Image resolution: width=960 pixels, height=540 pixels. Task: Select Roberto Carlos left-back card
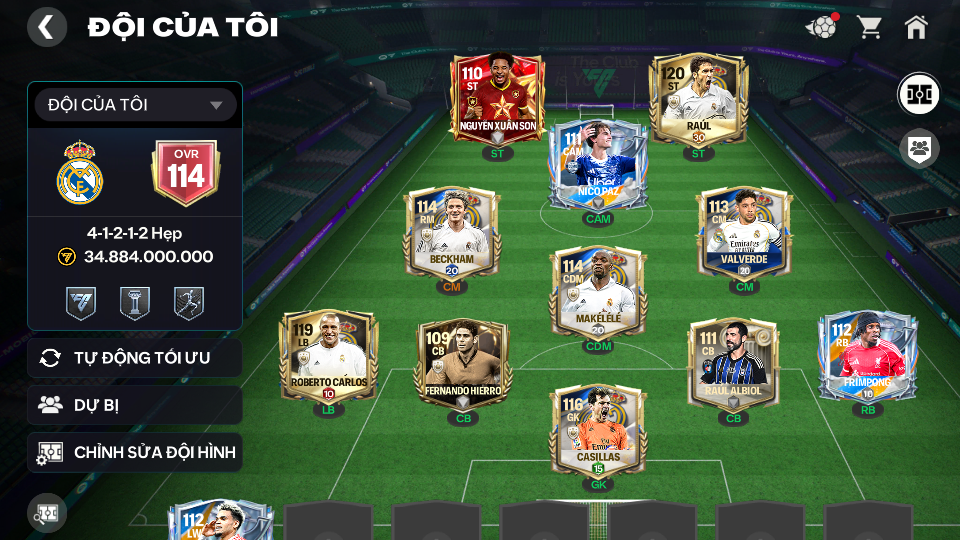click(329, 356)
